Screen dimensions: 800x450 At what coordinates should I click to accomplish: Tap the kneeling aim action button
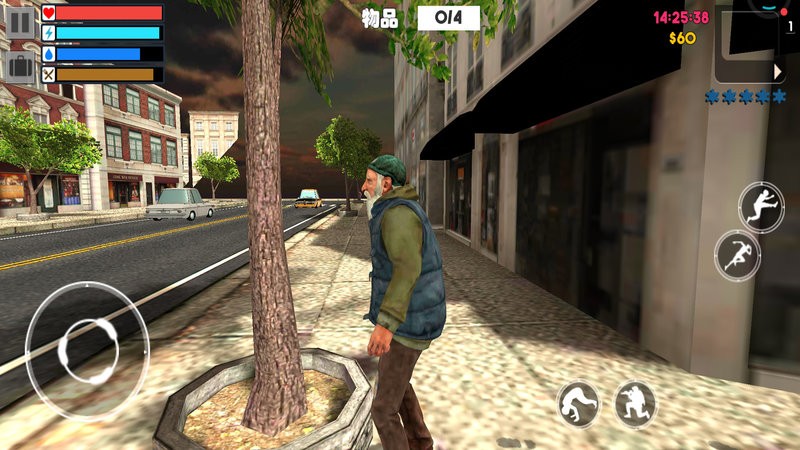[x=635, y=404]
